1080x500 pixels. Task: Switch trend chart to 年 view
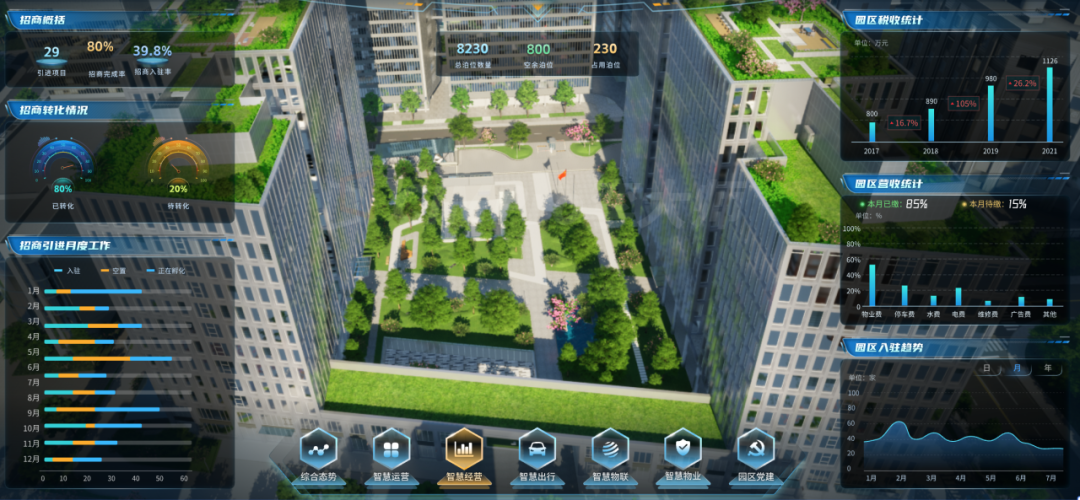coord(1047,368)
